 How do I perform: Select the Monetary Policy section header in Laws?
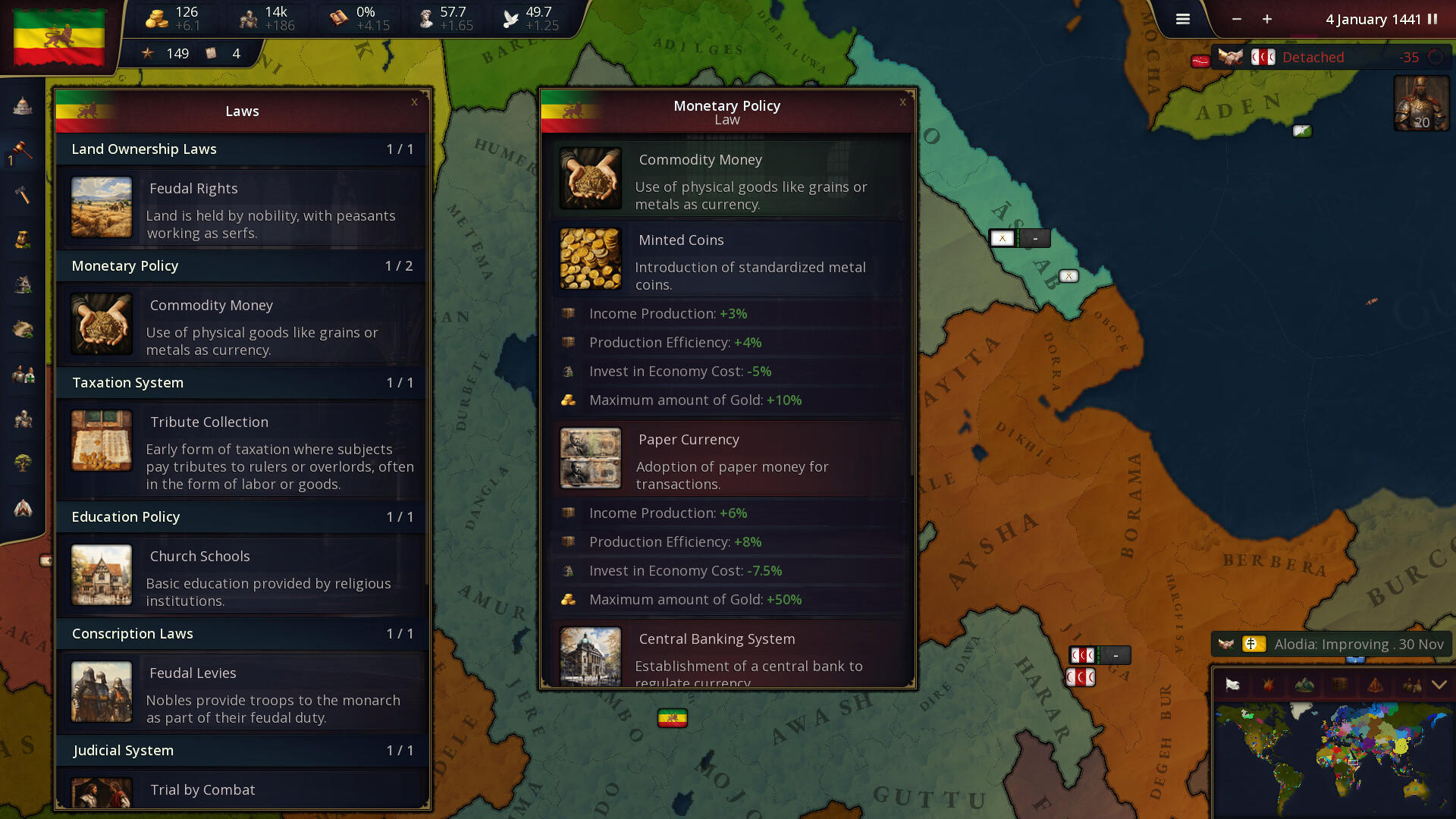click(x=241, y=266)
